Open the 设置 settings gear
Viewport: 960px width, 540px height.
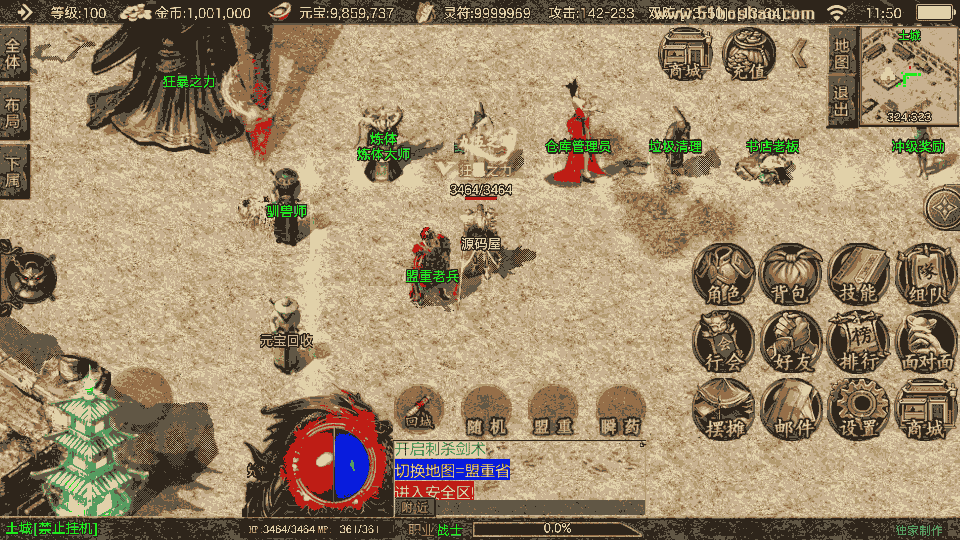tap(858, 410)
